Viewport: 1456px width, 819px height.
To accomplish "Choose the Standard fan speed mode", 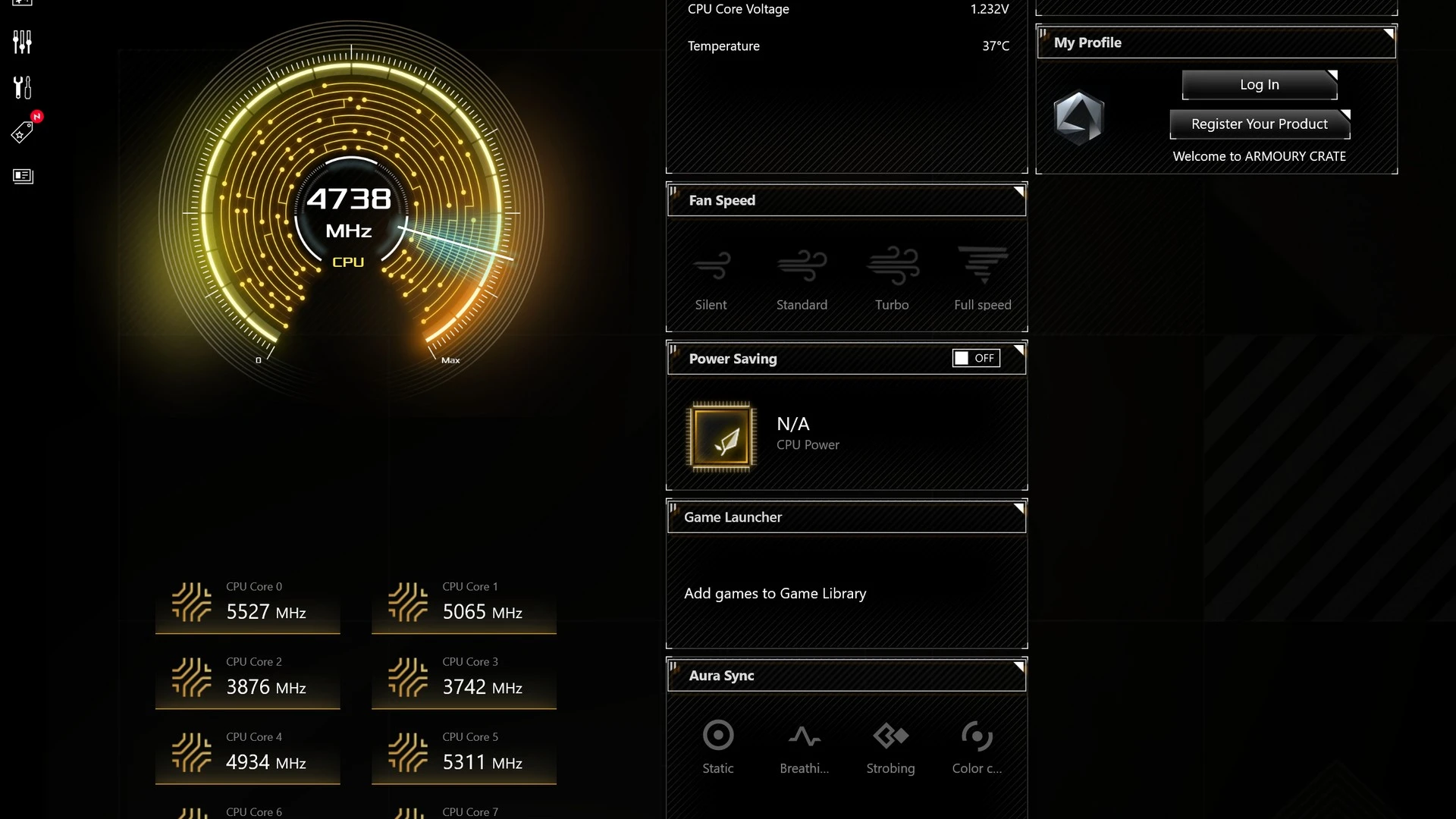I will pyautogui.click(x=802, y=278).
